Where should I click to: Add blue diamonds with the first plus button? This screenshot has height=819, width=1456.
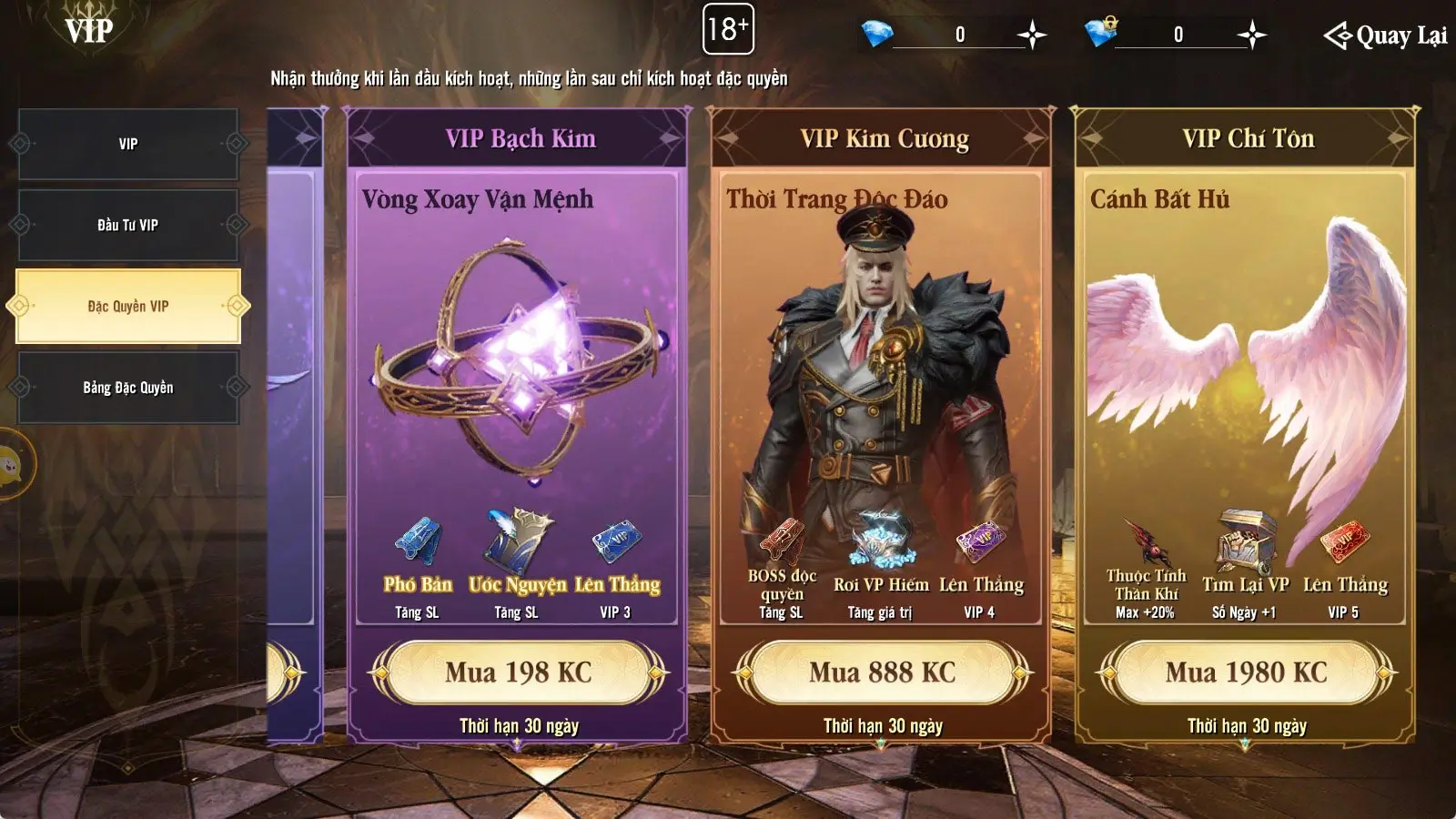point(1032,35)
